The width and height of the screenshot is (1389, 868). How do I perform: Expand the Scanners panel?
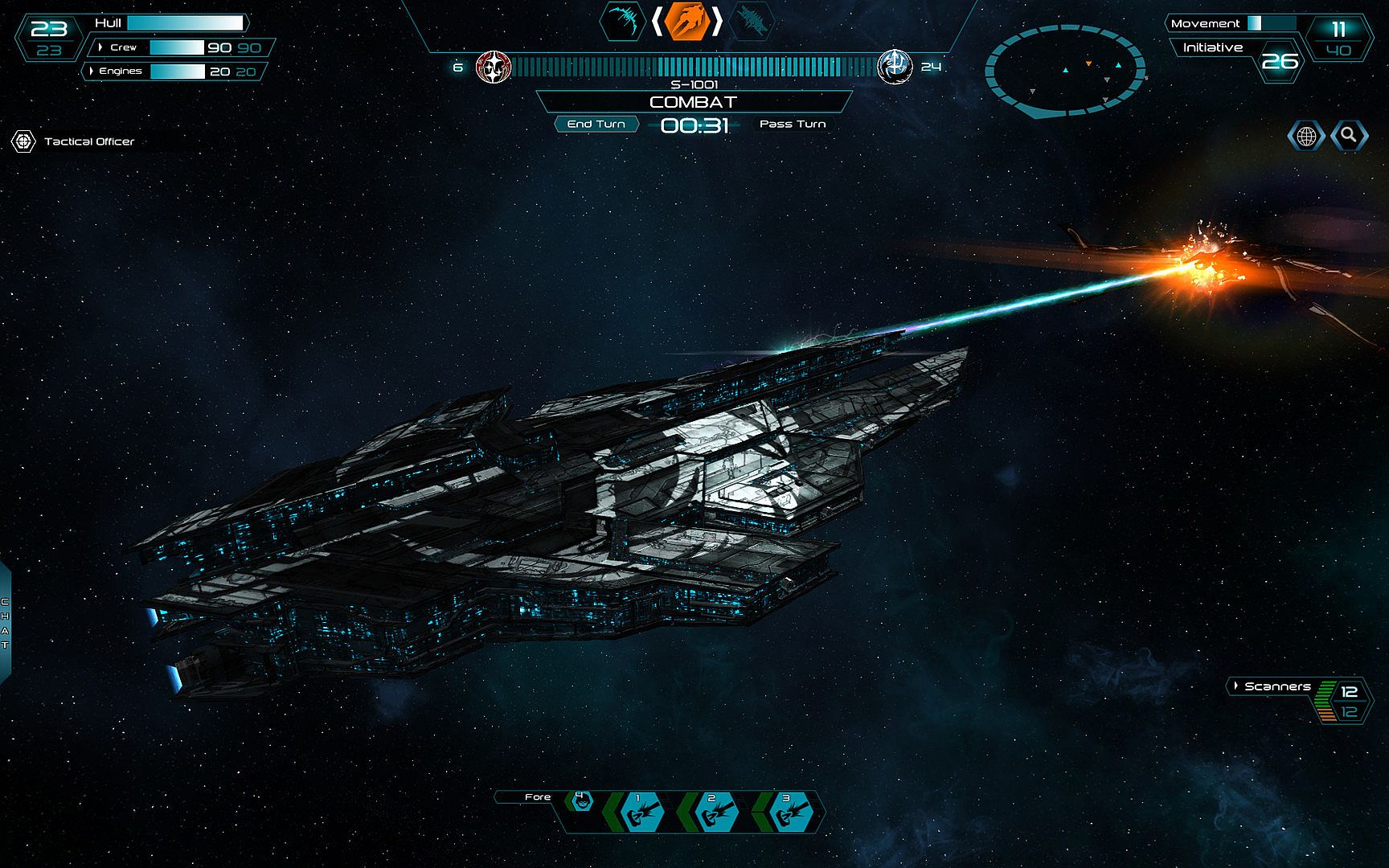(x=1236, y=686)
